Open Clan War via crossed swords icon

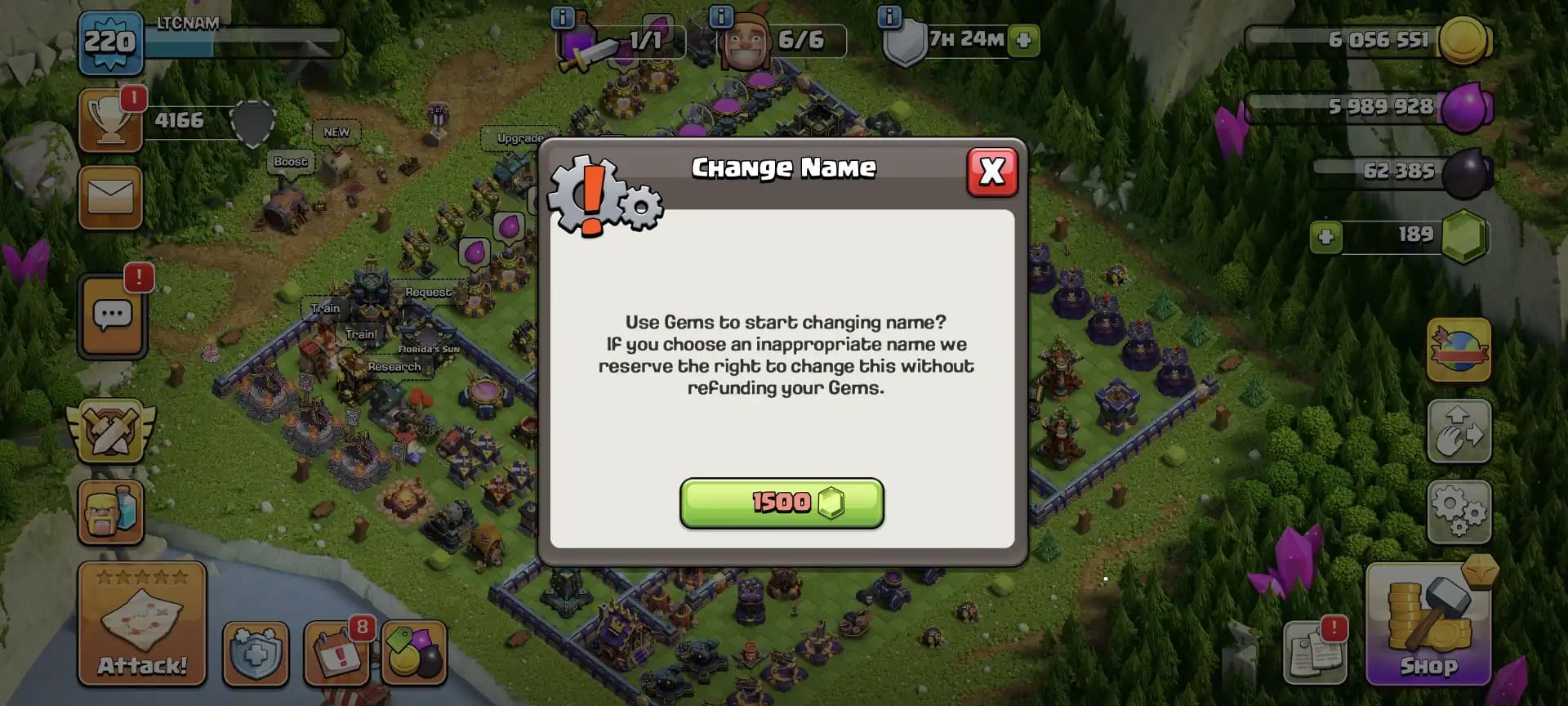point(112,431)
